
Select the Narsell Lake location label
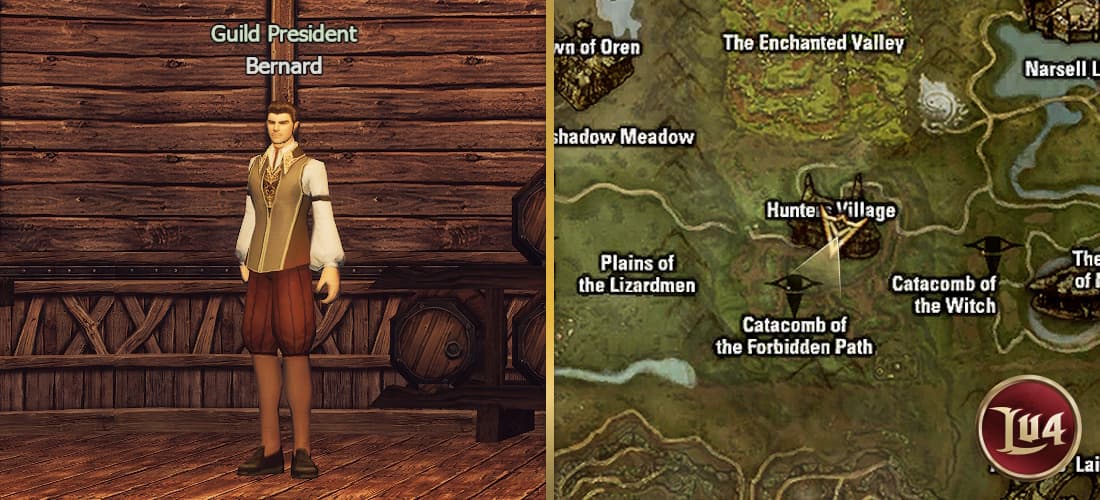(x=1062, y=69)
